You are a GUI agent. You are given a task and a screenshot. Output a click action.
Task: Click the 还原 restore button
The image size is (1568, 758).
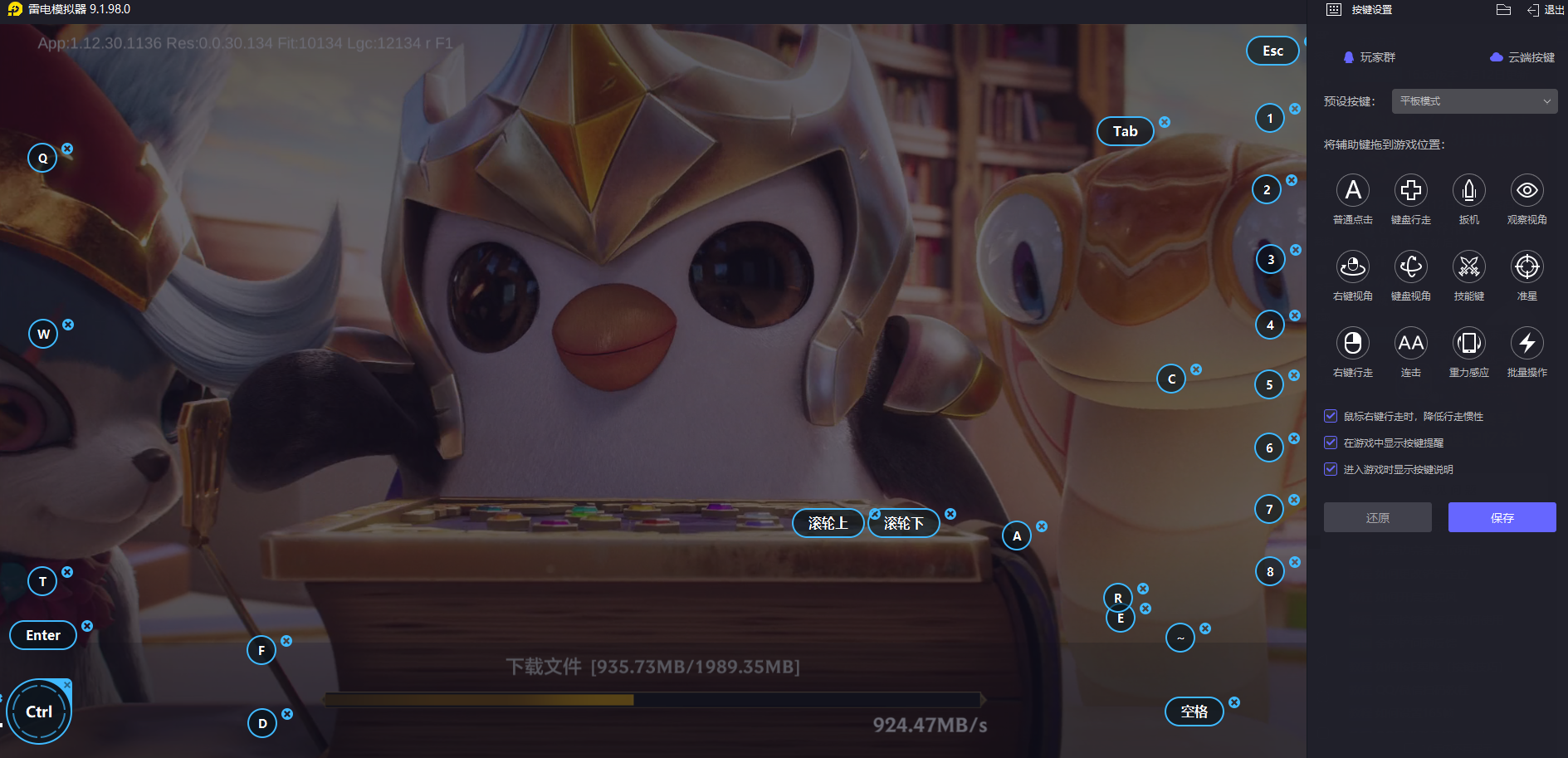pos(1377,517)
